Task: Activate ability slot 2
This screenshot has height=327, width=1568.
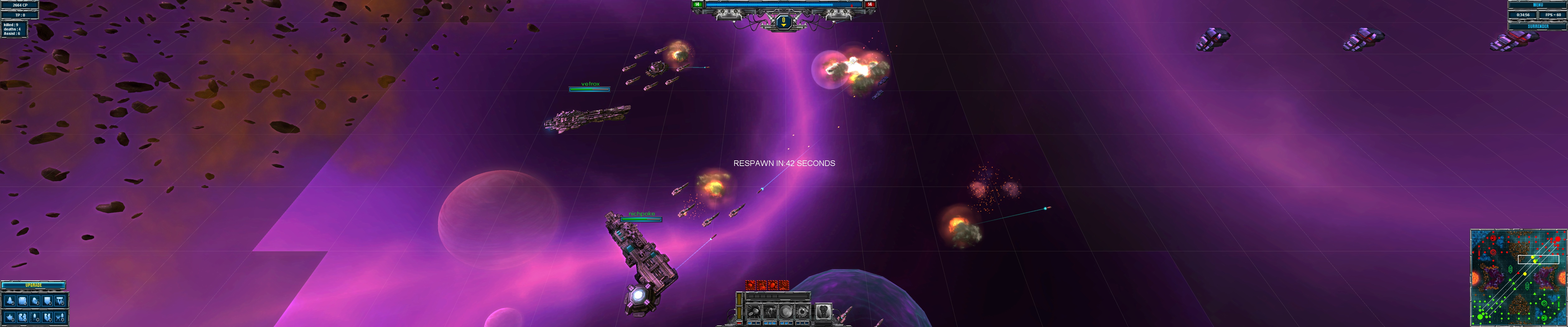Action: [770, 312]
